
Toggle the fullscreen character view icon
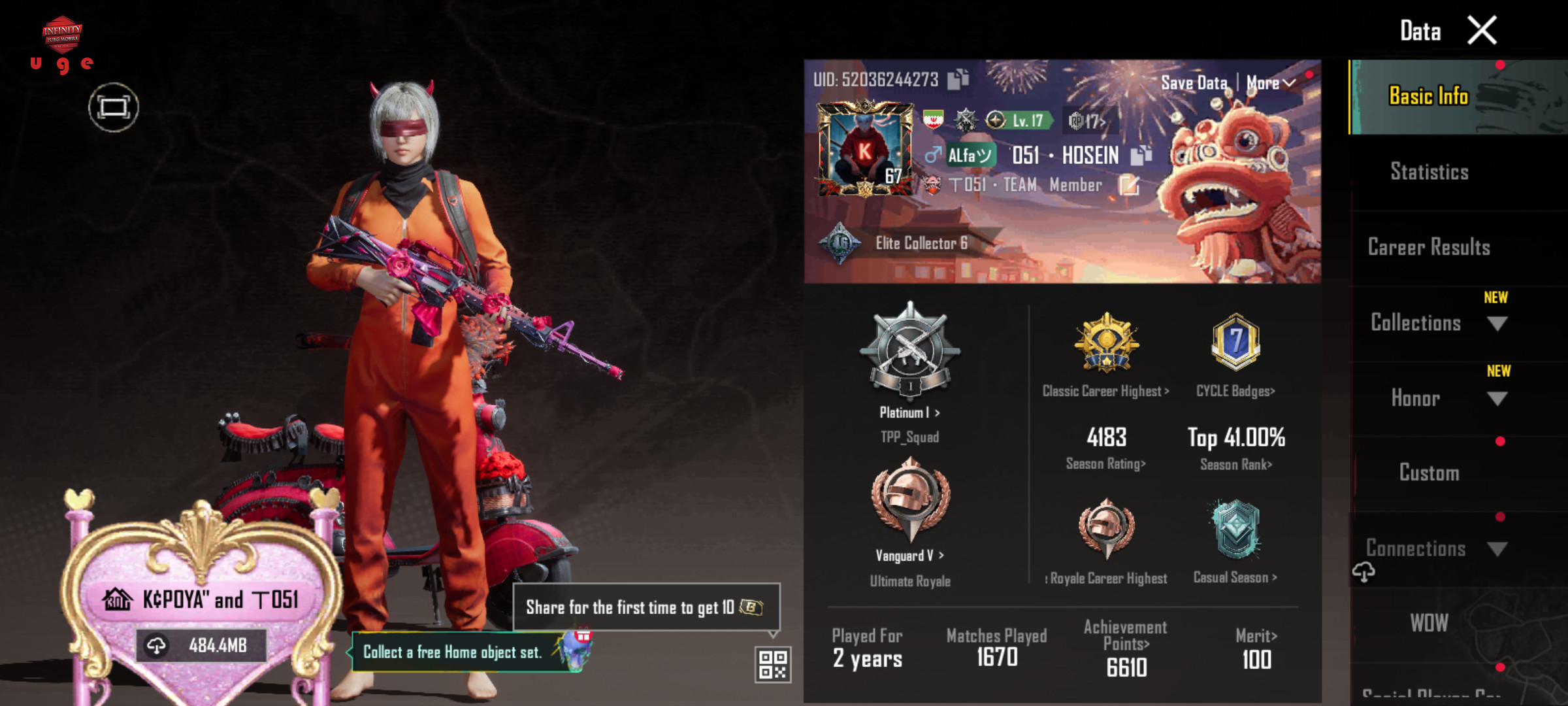pyautogui.click(x=114, y=107)
